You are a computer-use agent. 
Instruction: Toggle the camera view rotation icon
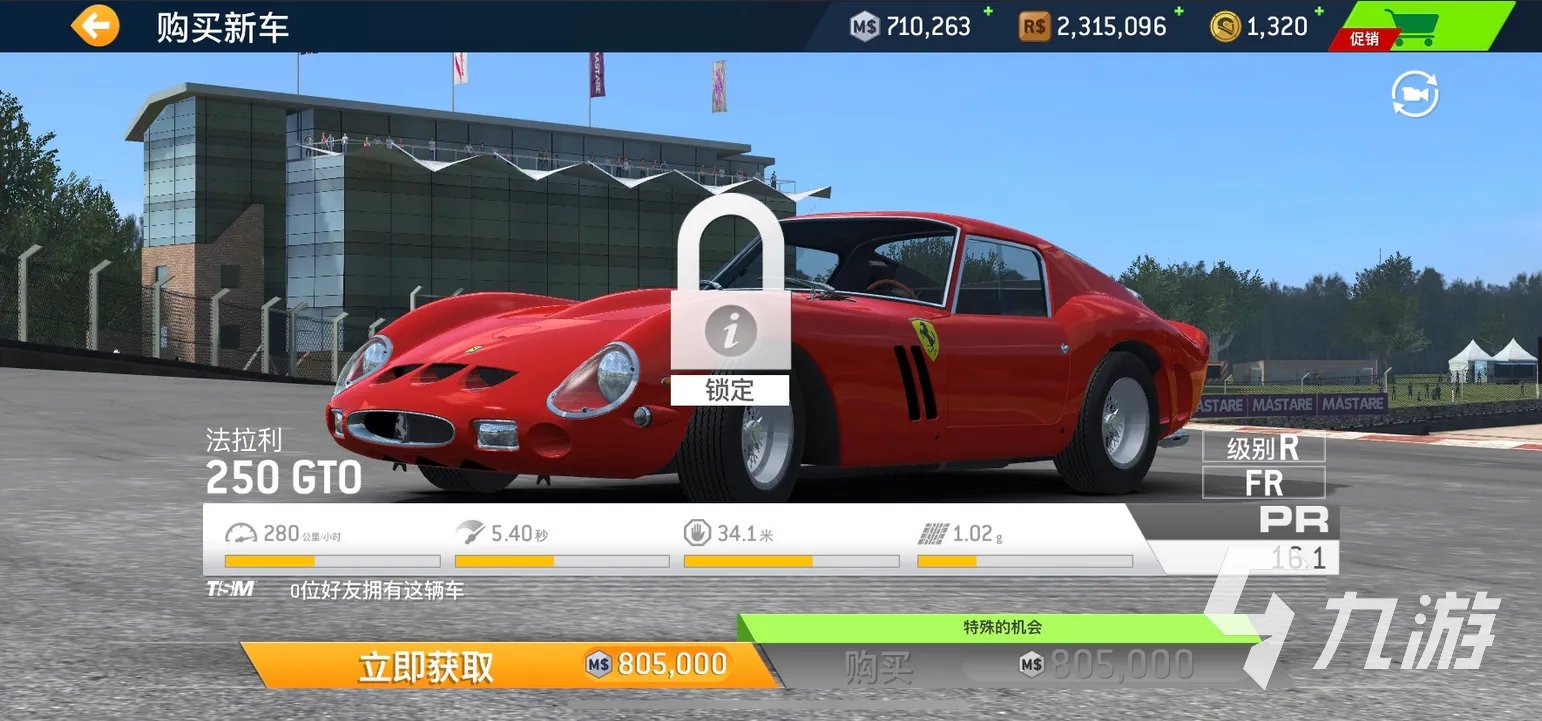(1415, 95)
